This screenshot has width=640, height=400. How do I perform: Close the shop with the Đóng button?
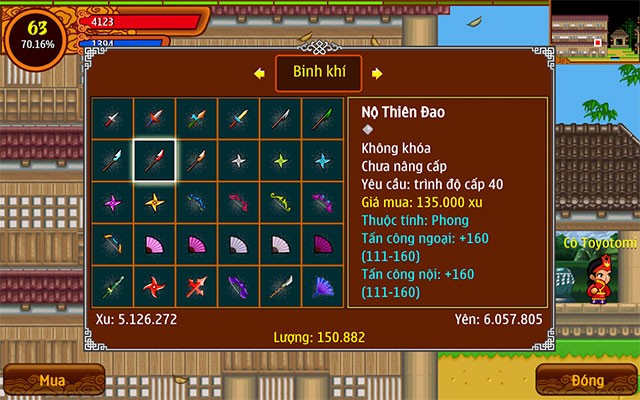click(588, 380)
